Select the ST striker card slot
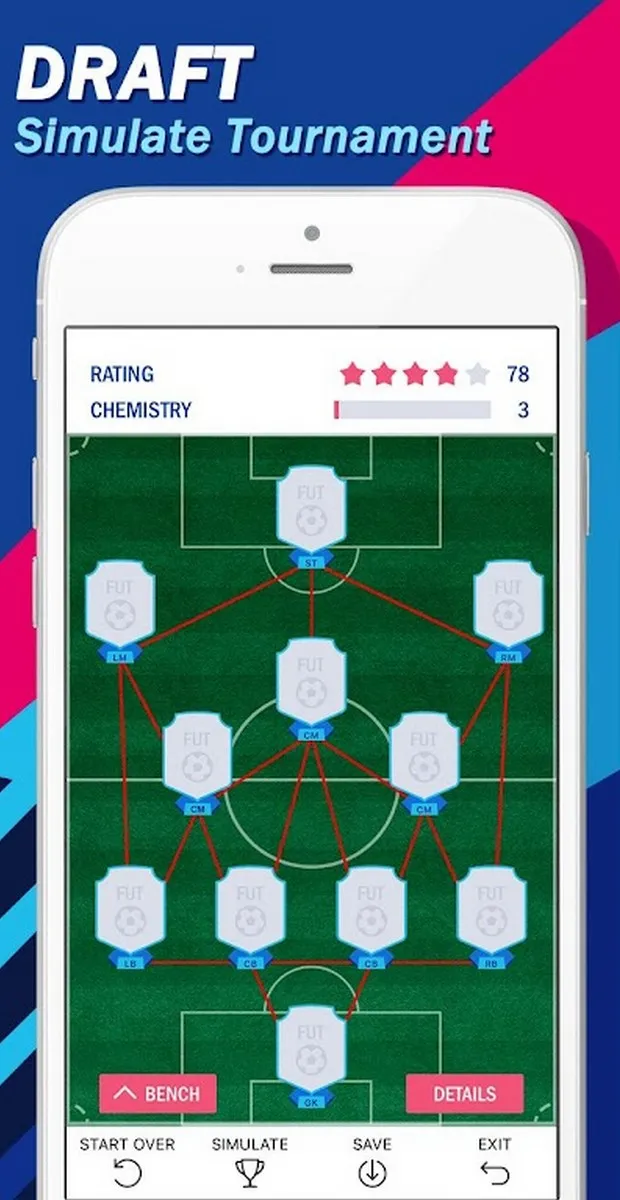 311,511
